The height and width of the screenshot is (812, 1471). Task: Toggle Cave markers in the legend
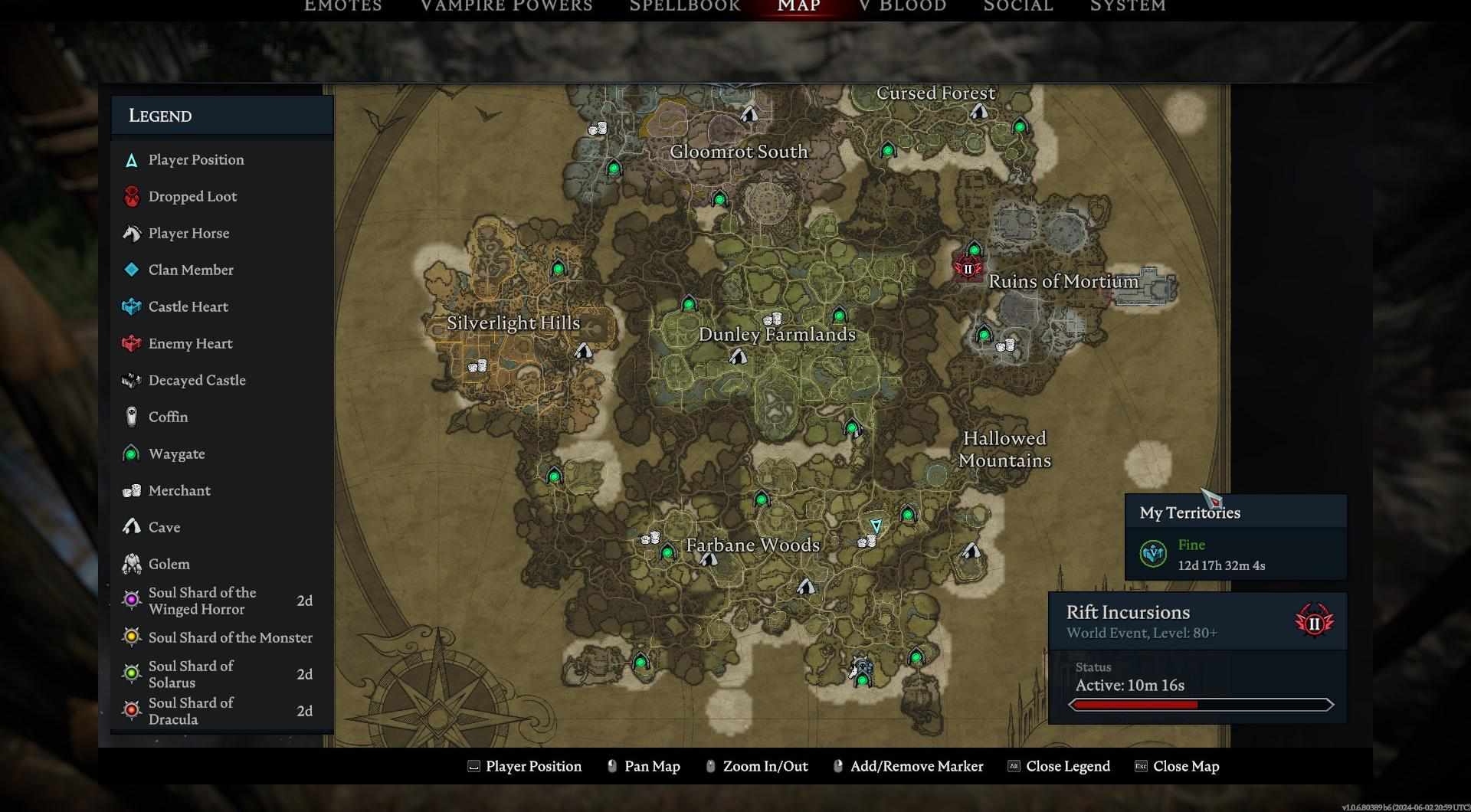point(164,527)
